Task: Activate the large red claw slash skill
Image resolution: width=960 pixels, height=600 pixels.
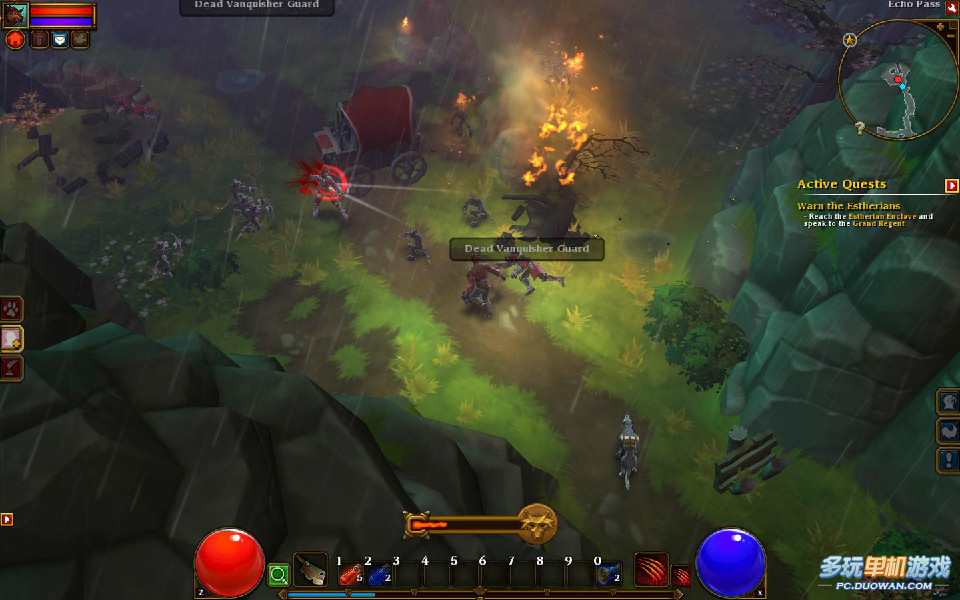Action: coord(651,569)
